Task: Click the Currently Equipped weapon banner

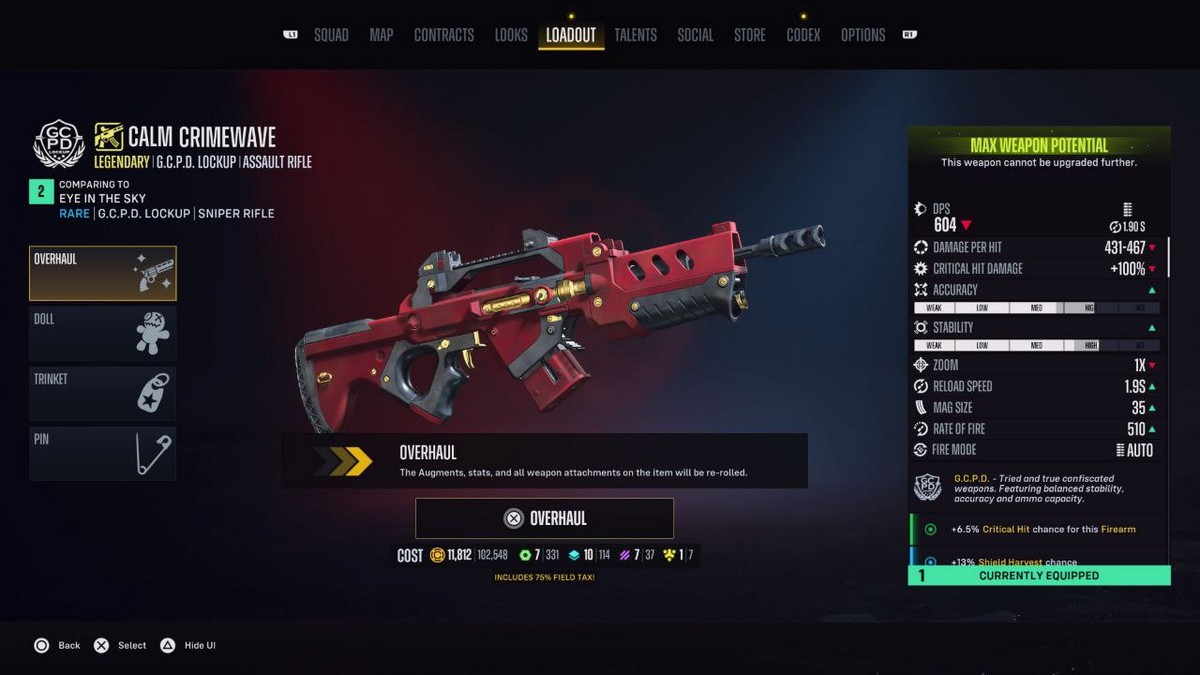Action: [1039, 575]
